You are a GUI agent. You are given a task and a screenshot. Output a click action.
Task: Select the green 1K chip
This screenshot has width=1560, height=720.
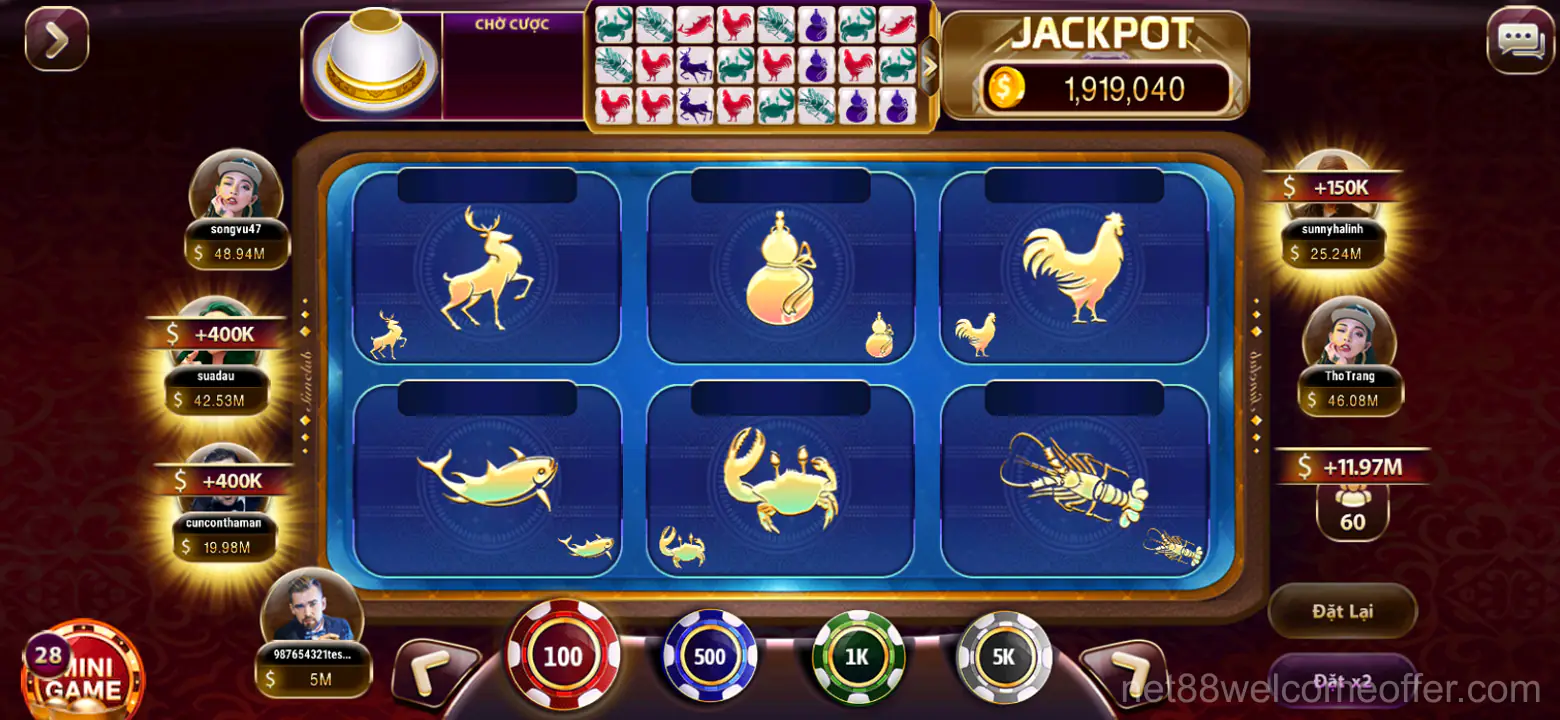858,657
